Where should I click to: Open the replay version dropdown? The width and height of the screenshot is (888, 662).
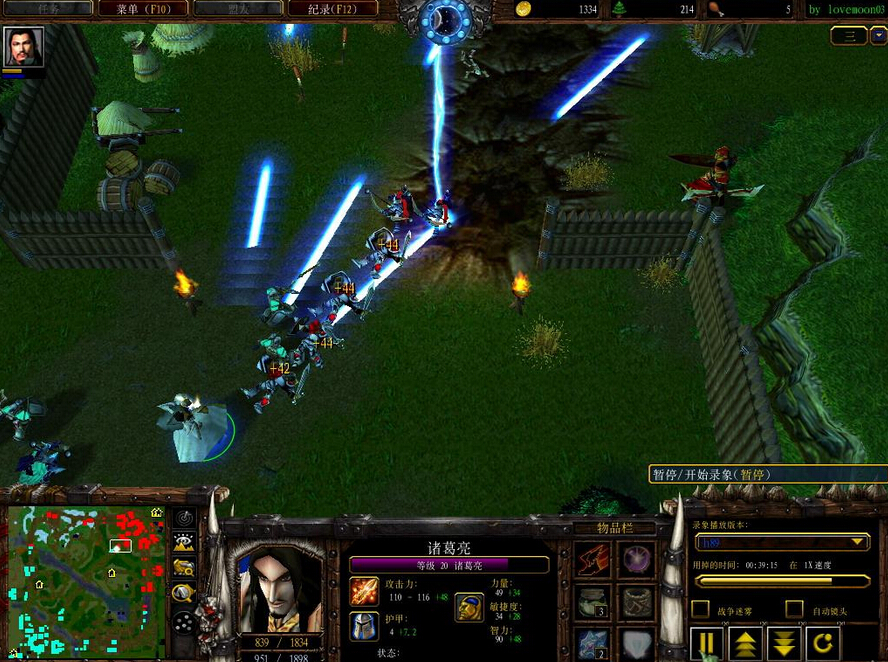point(781,542)
